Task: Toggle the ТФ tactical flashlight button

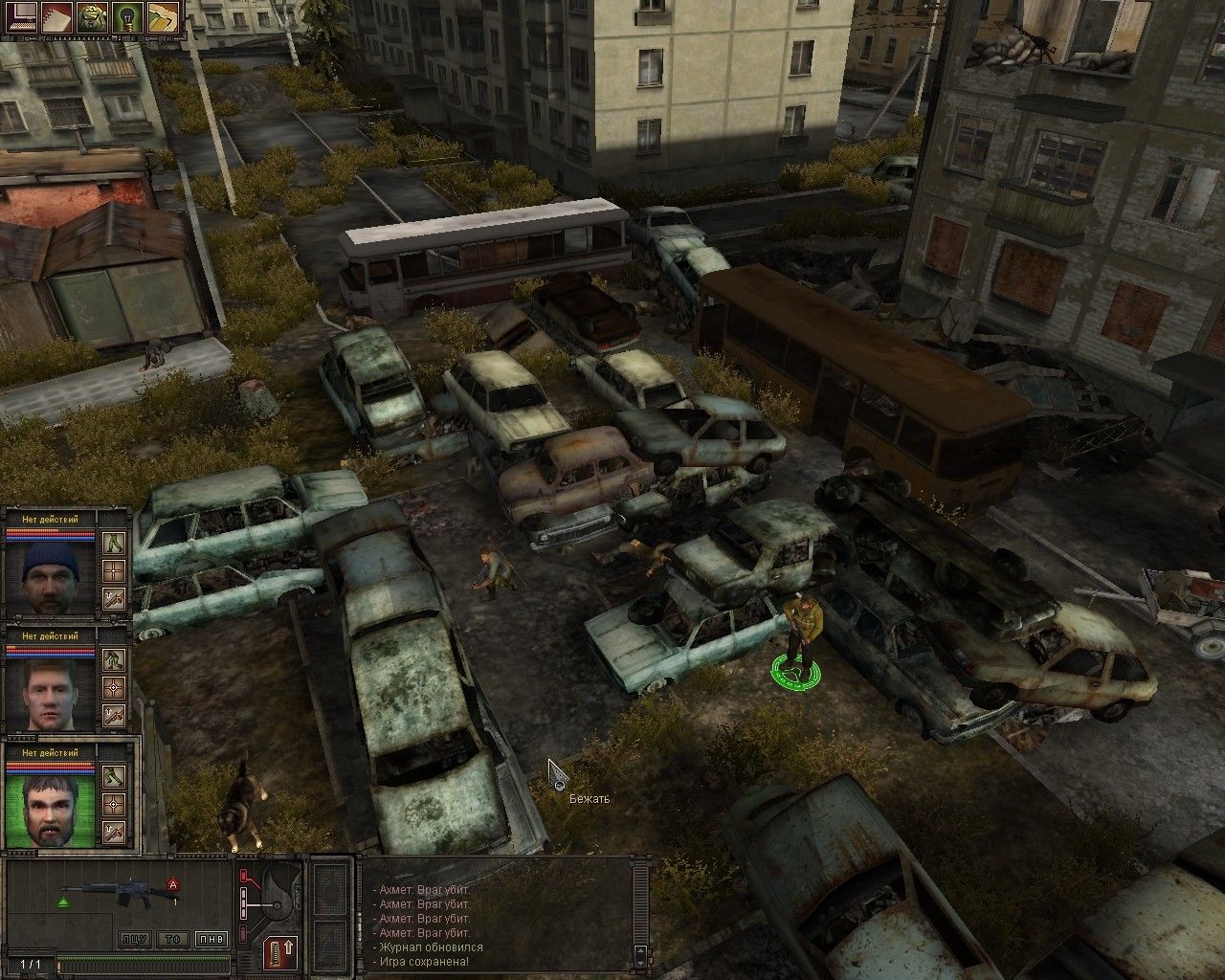Action: (x=172, y=939)
